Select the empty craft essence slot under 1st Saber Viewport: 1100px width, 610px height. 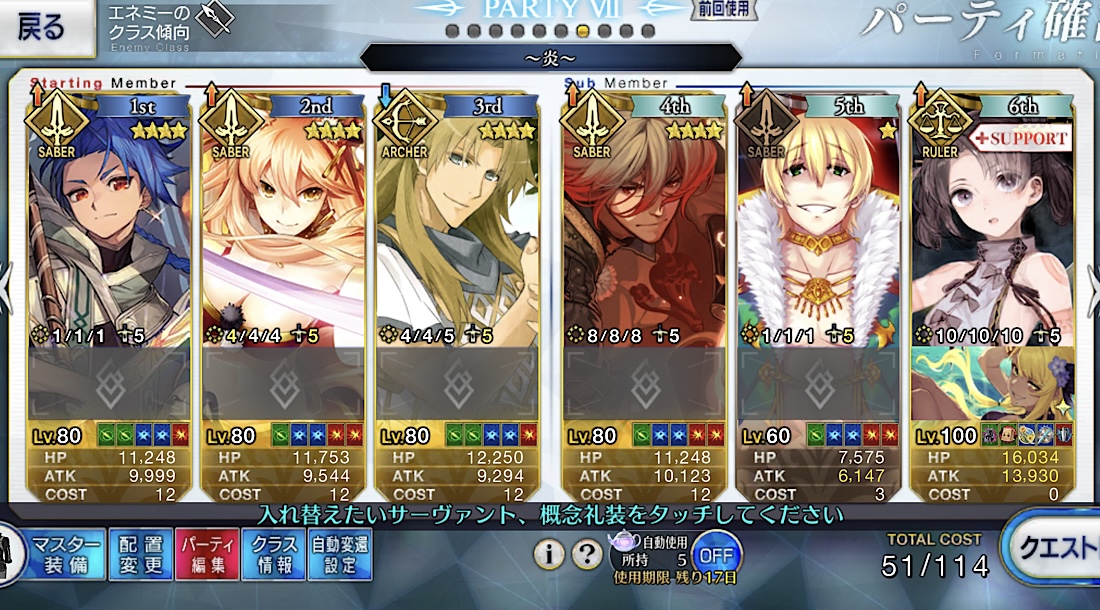[109, 383]
